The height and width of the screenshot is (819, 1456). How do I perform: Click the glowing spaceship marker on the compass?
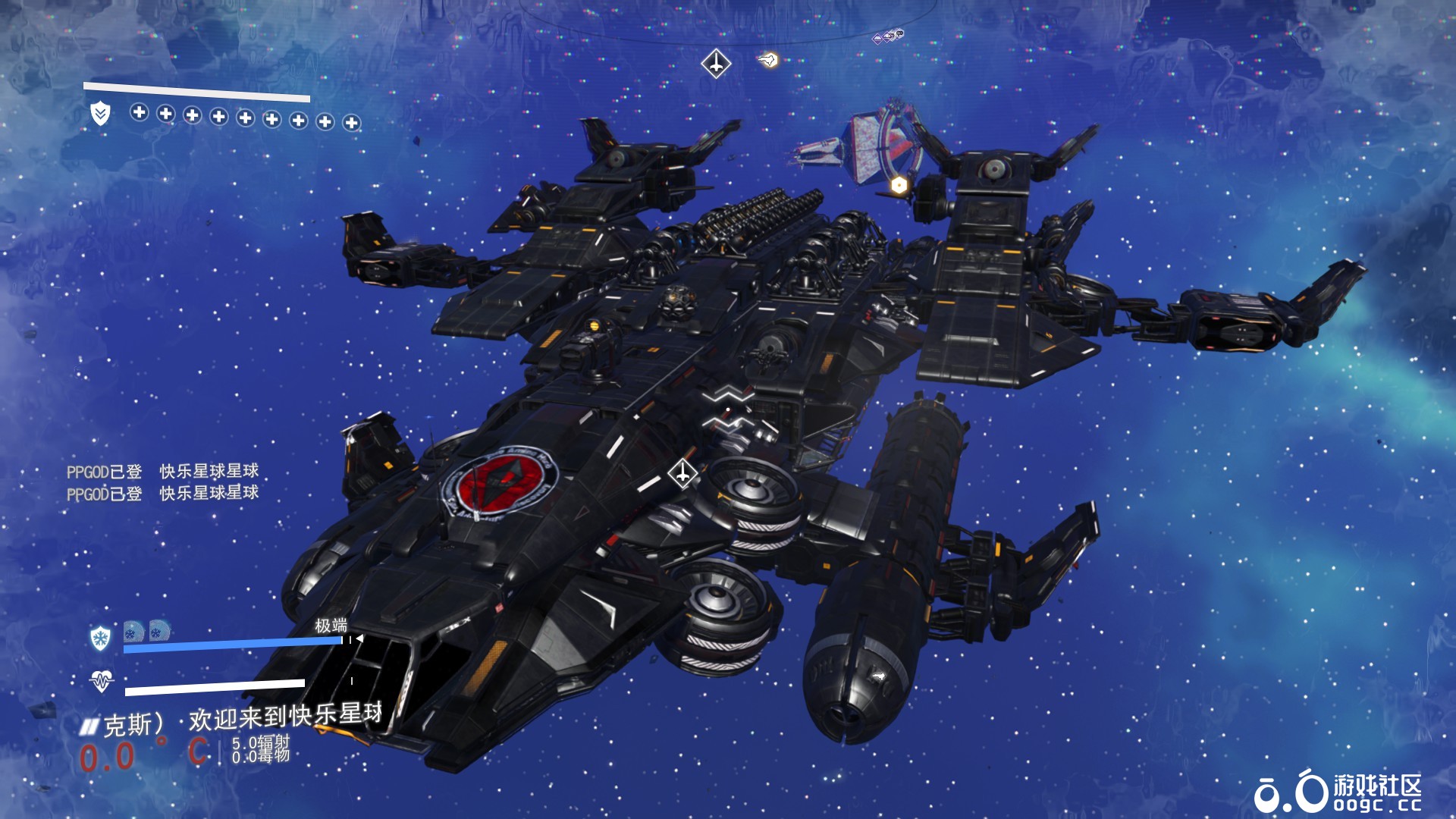768,59
